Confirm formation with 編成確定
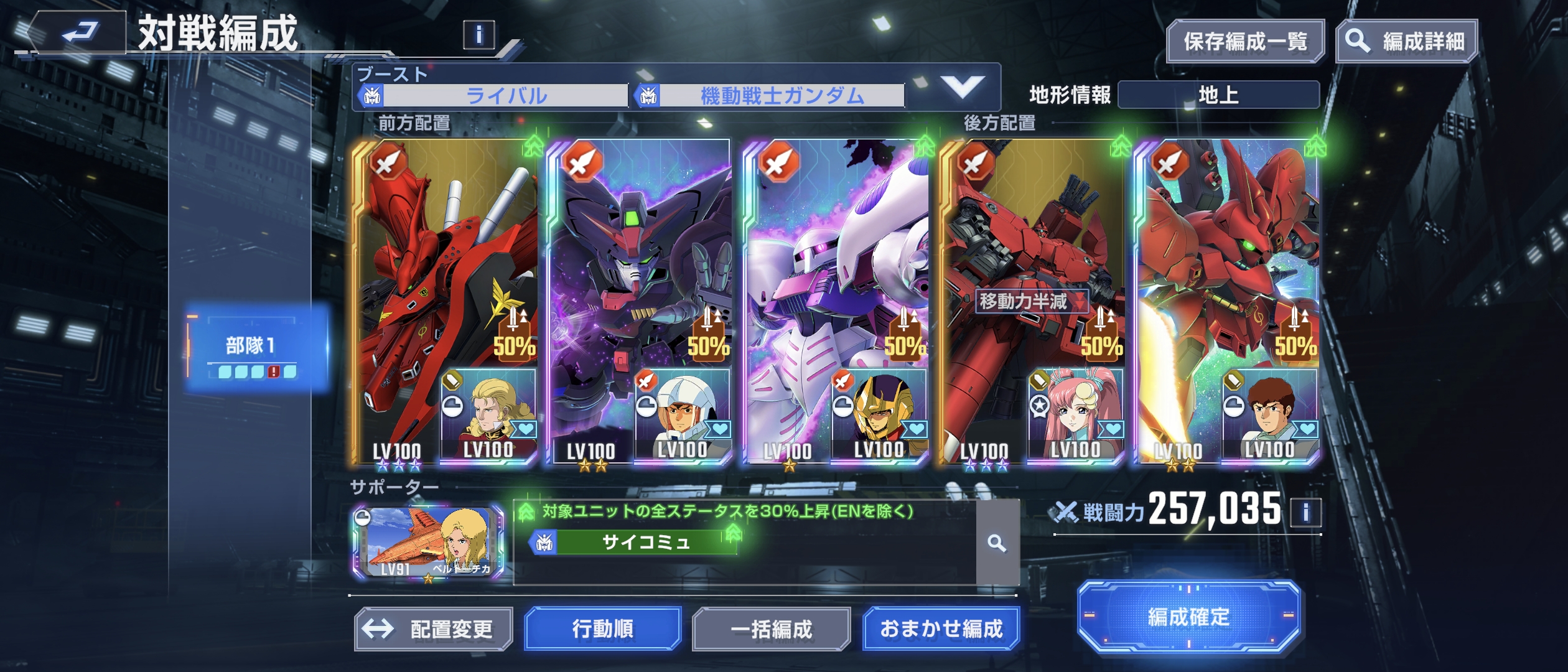This screenshot has width=1568, height=672. (1188, 617)
